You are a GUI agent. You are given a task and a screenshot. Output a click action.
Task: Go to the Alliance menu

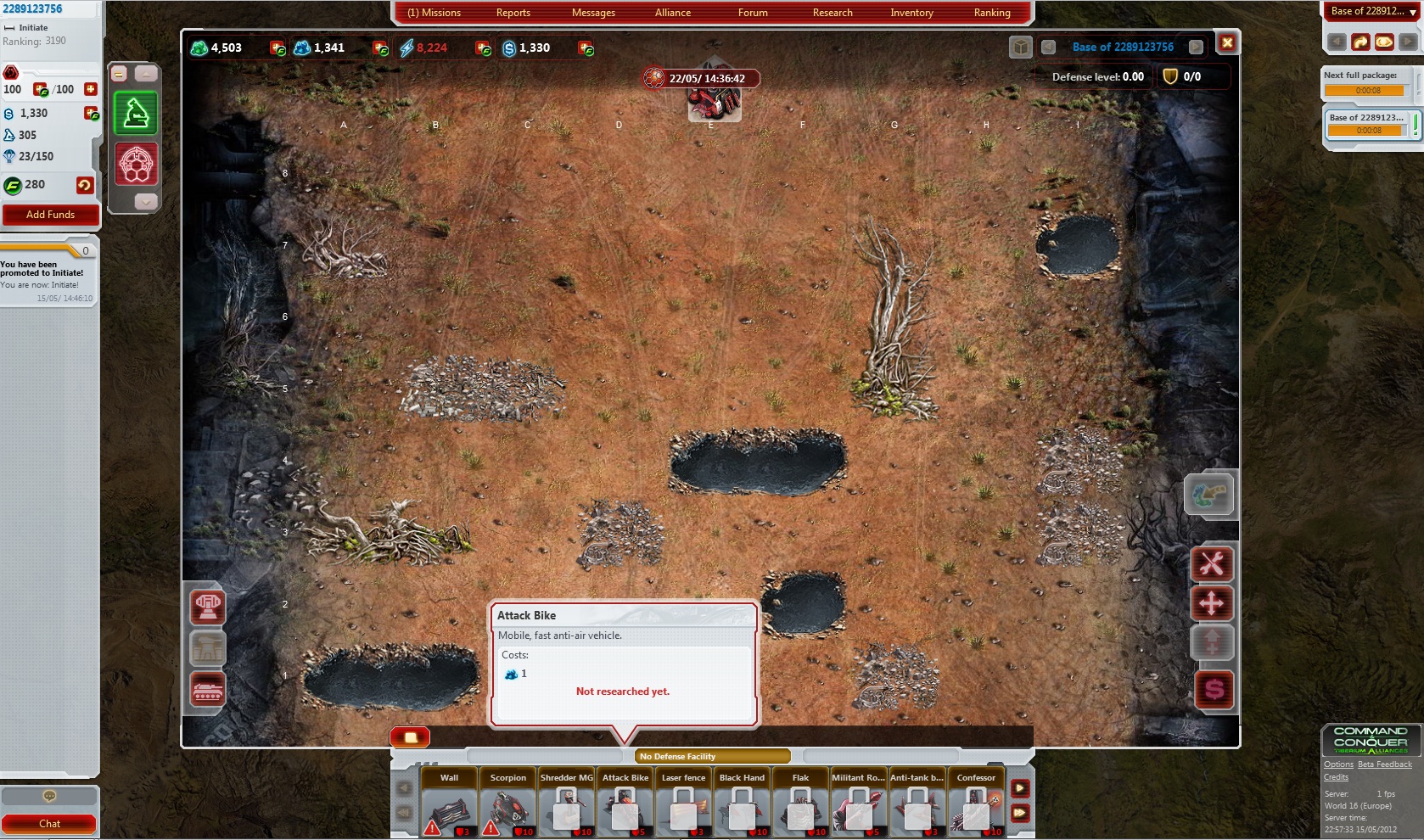(x=672, y=13)
